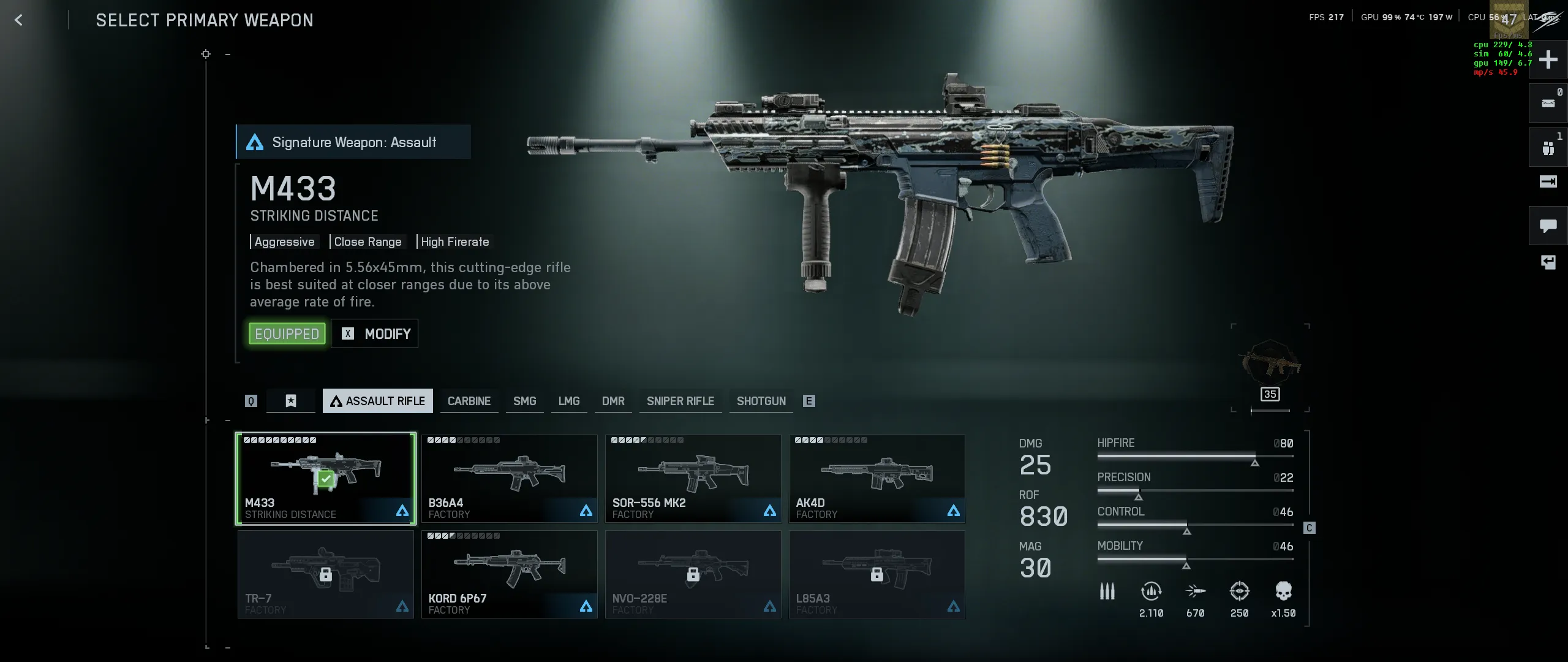Screen dimensions: 1568x662
Task: Click the back arrow beside Select Primary Weapon
Action: pyautogui.click(x=19, y=20)
